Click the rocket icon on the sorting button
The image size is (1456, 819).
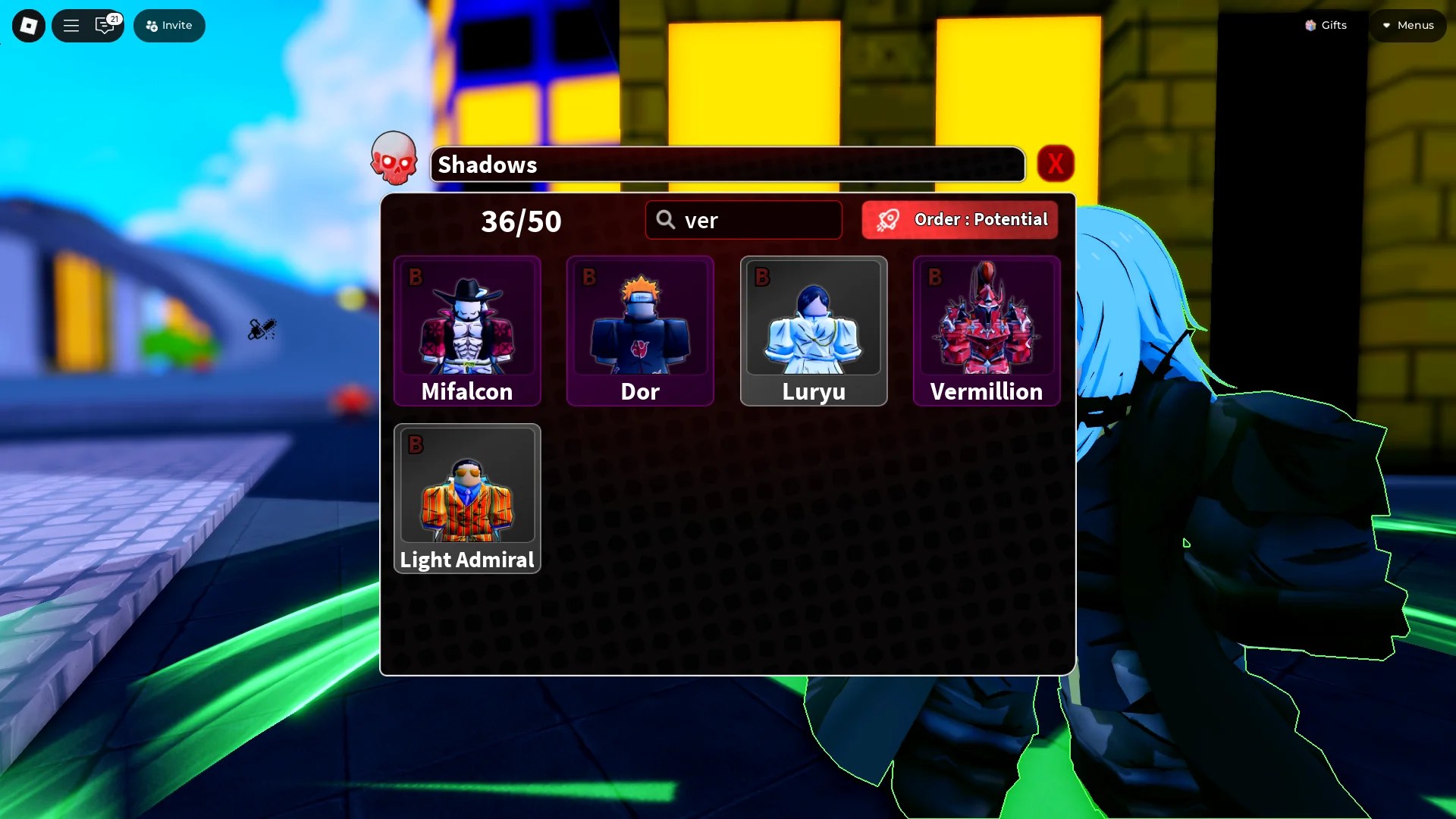point(890,219)
